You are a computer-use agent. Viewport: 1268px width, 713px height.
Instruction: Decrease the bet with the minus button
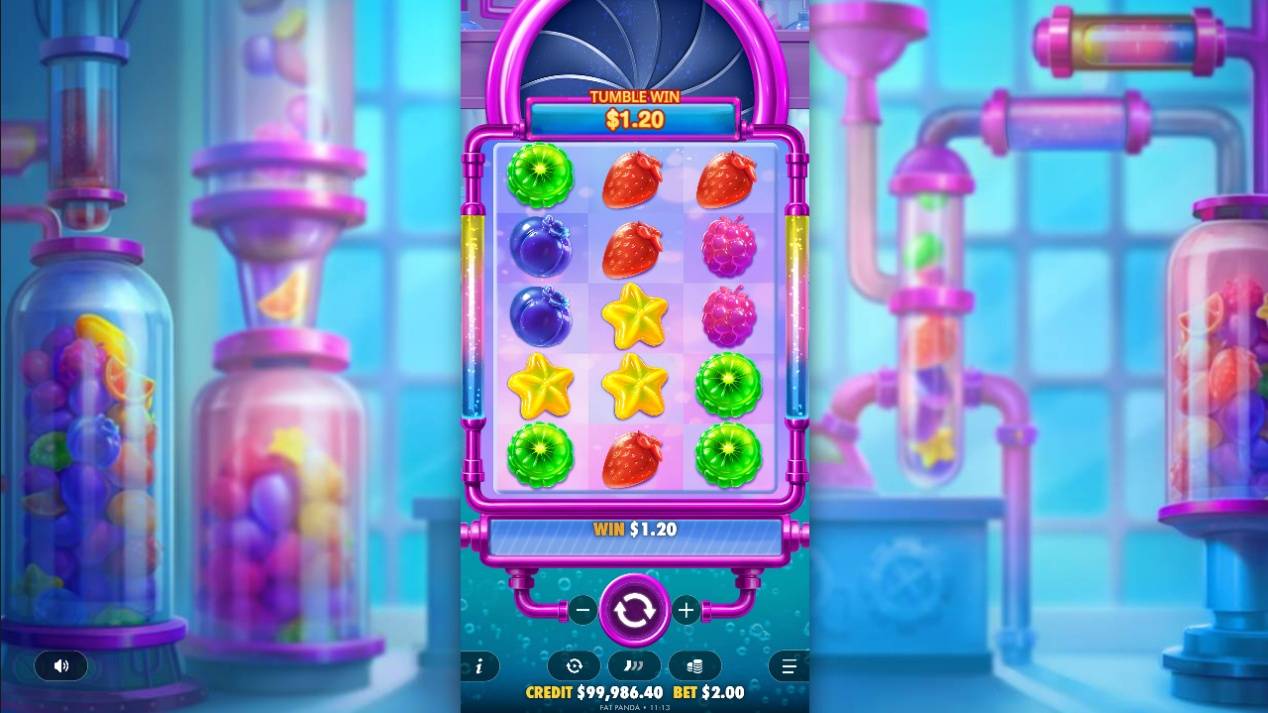(x=582, y=610)
